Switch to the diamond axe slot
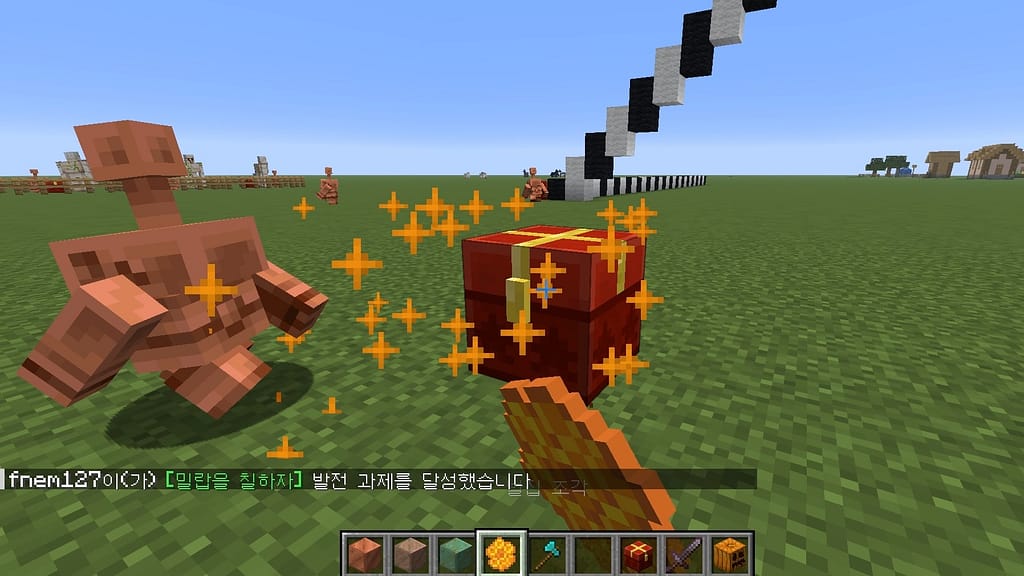This screenshot has width=1024, height=576. 545,552
